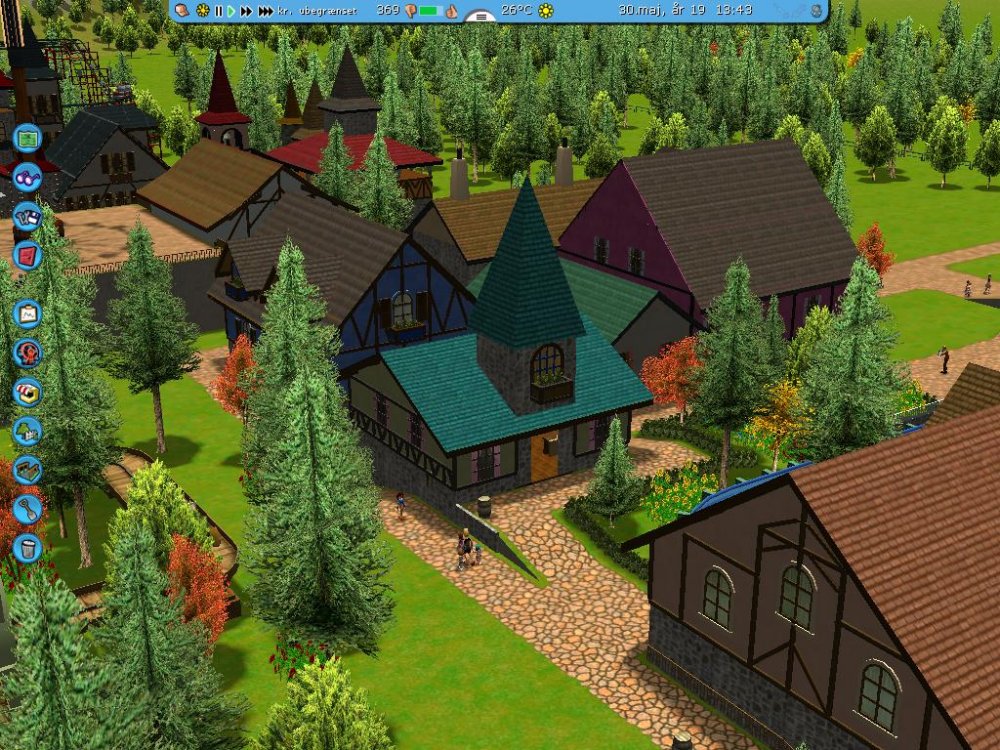Set game speed to triple fast-forward
Screen dimensions: 1000x750
point(265,10)
